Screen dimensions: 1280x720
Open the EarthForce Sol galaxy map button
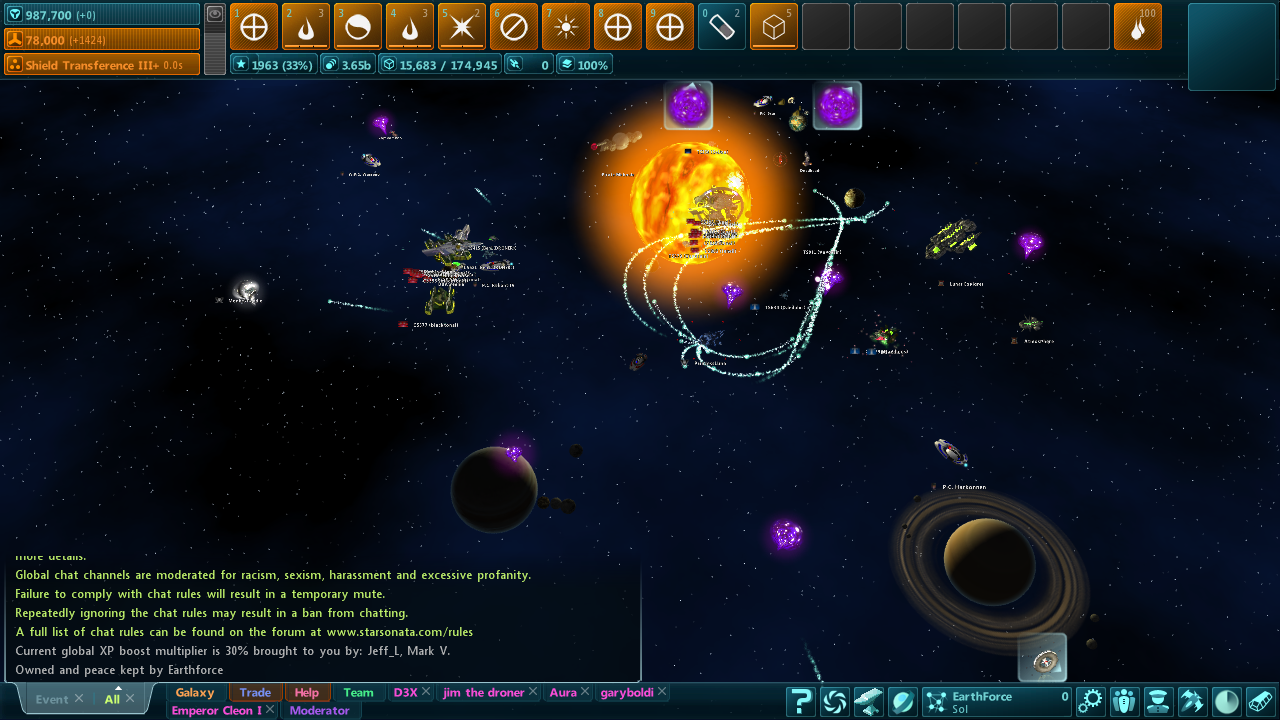[996, 701]
